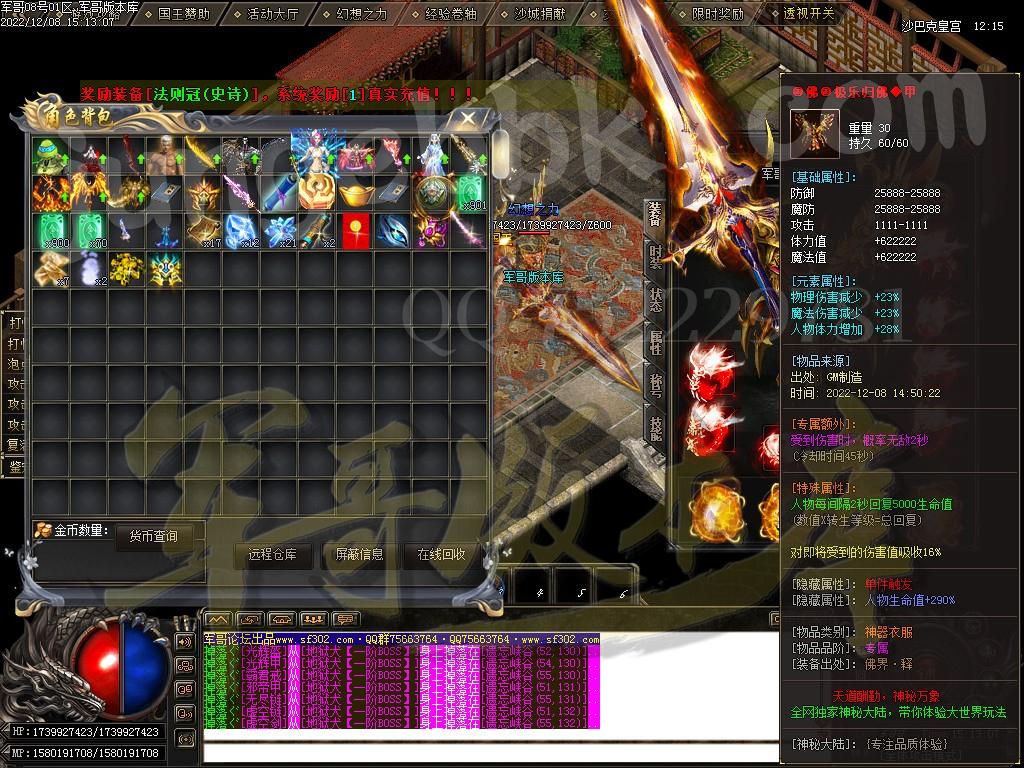Switch to the 属性 attributes tab
Image resolution: width=1024 pixels, height=768 pixels.
[655, 343]
